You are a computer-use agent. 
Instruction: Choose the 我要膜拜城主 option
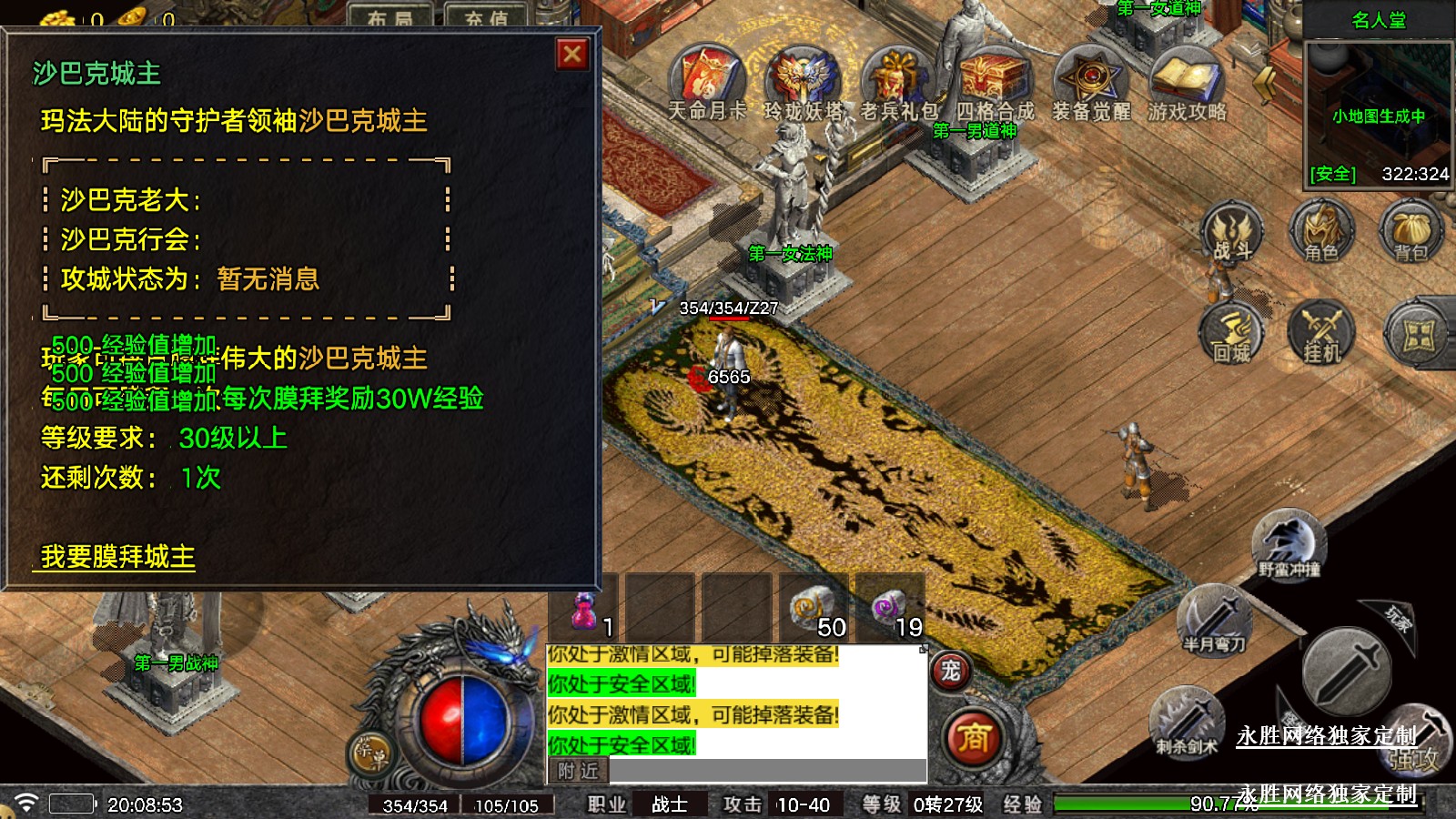pyautogui.click(x=117, y=556)
